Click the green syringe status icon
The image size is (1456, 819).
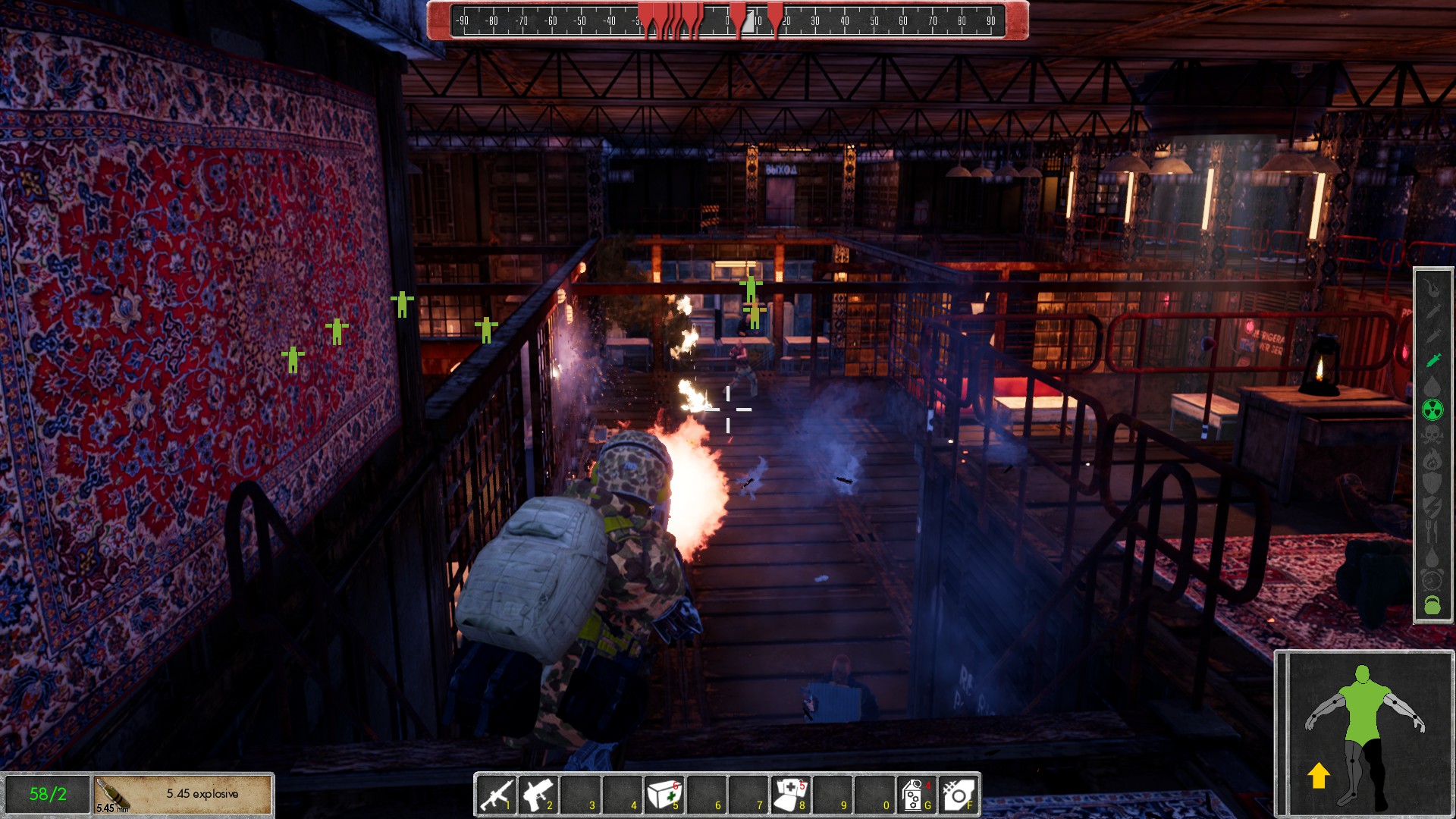pos(1432,360)
